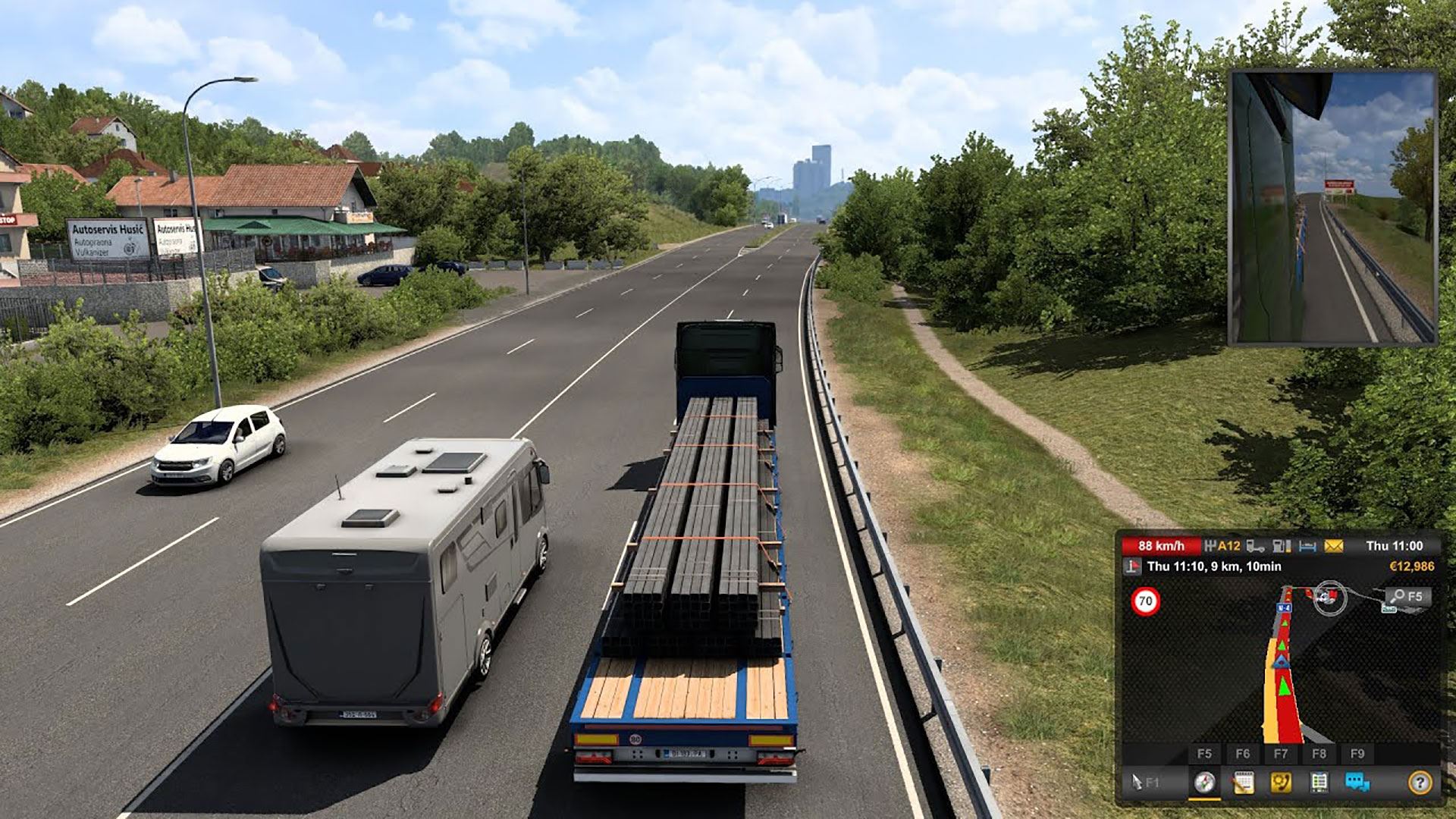Open the yellow mail envelope icon
This screenshot has height=819, width=1456.
click(1333, 546)
